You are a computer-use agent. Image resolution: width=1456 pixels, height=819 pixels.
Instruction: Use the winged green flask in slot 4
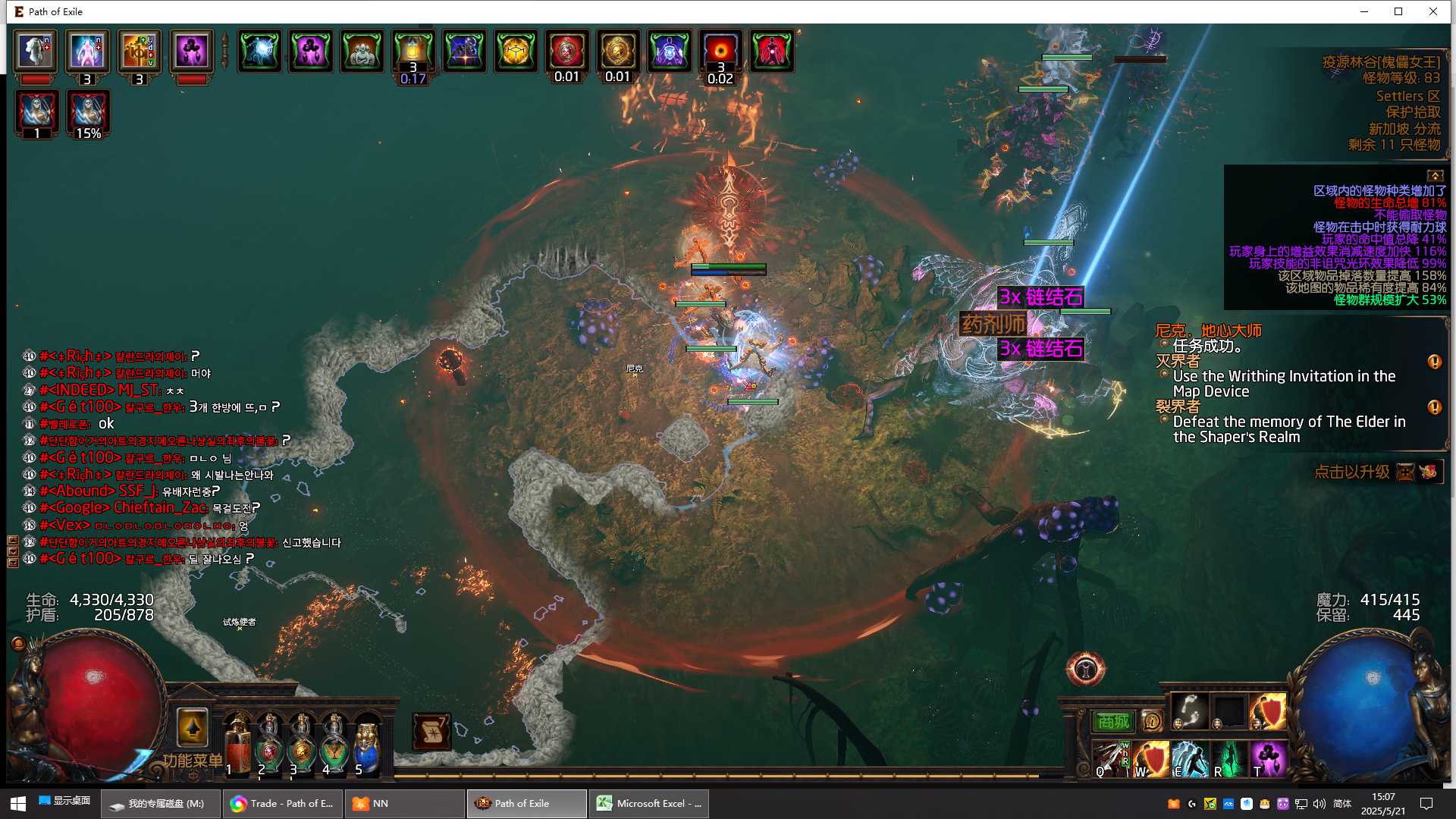334,744
